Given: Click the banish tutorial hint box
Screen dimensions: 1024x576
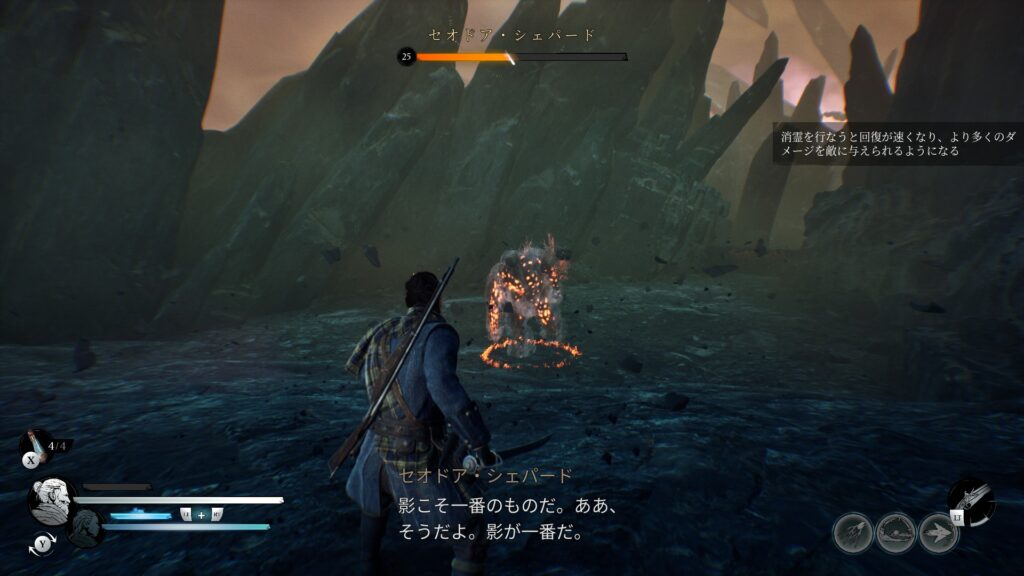Looking at the screenshot, I should point(898,143).
